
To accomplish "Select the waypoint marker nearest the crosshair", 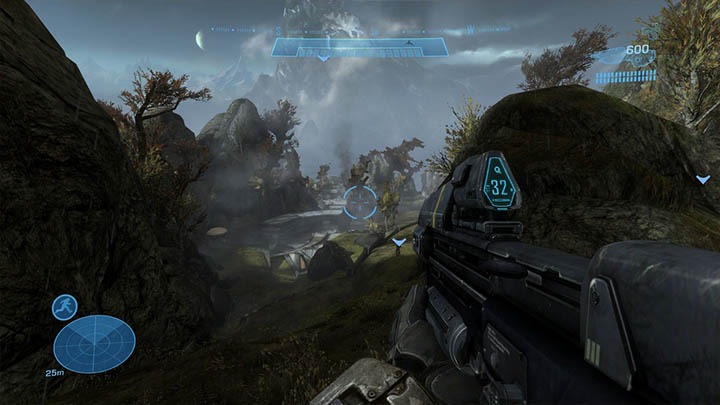I will (x=399, y=242).
